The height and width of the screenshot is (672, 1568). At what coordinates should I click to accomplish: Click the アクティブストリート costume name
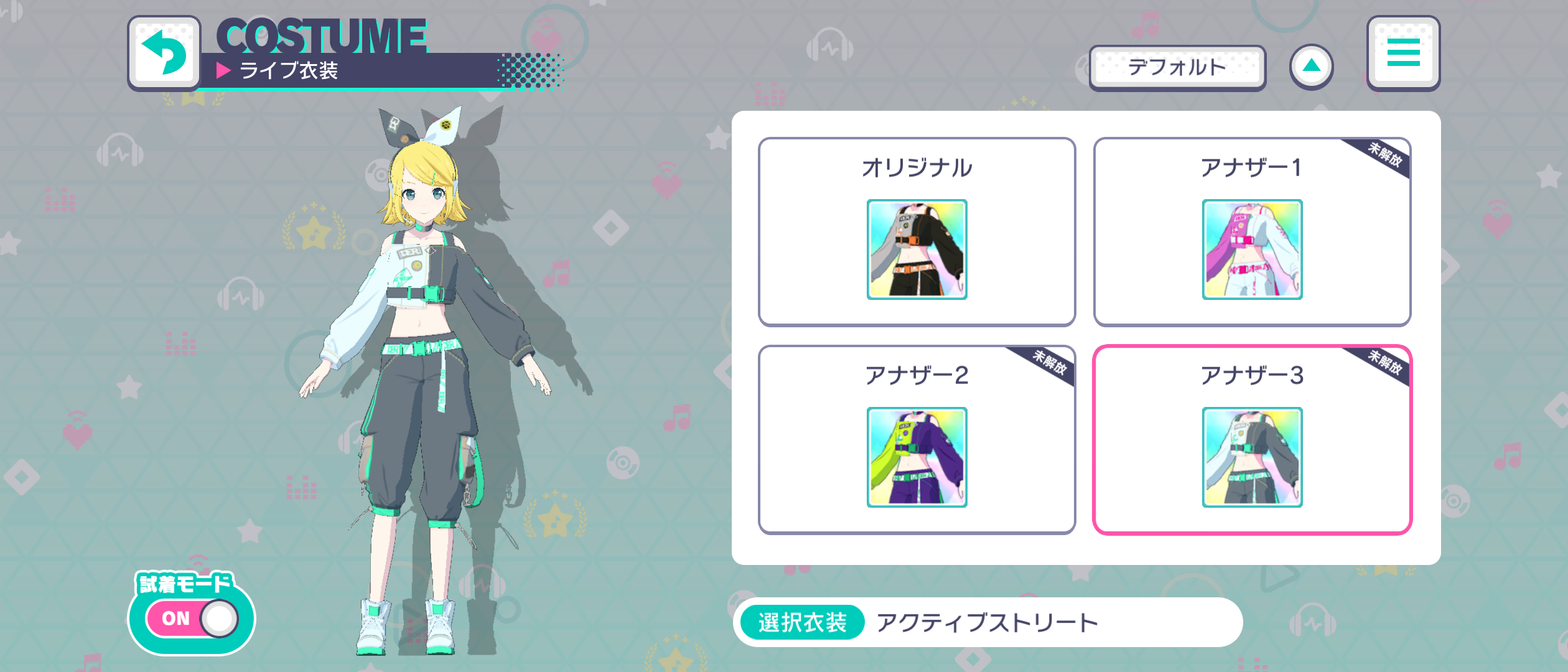click(988, 621)
